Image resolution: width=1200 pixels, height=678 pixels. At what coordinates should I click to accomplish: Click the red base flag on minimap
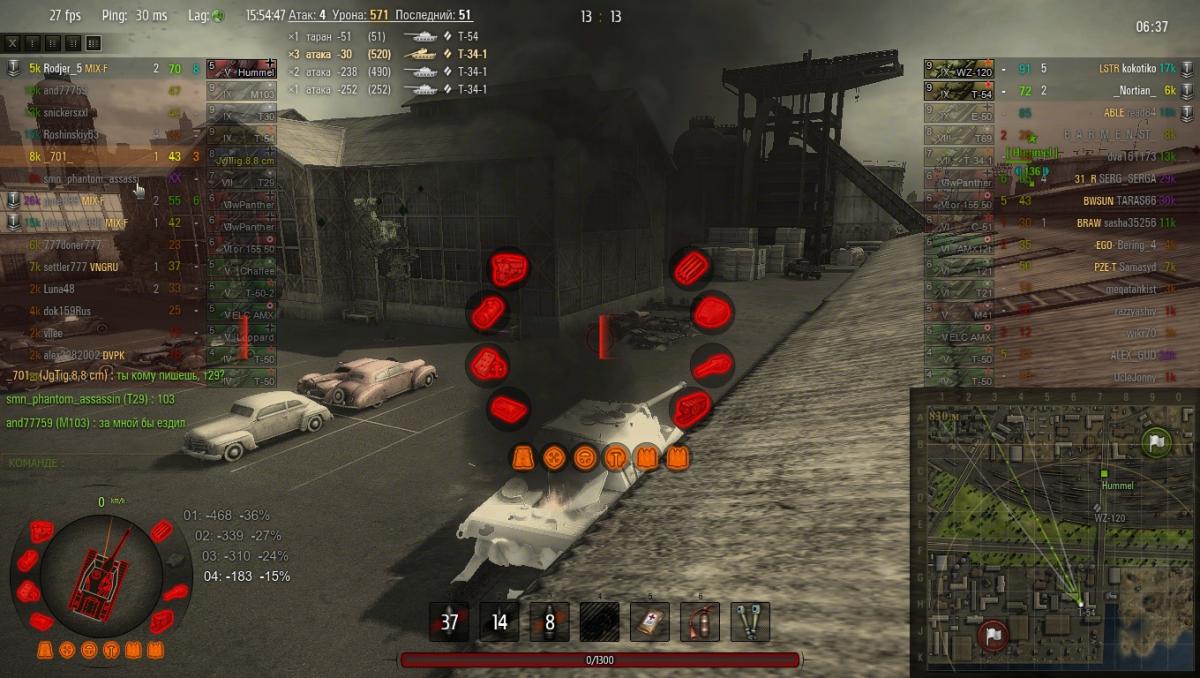coord(992,635)
